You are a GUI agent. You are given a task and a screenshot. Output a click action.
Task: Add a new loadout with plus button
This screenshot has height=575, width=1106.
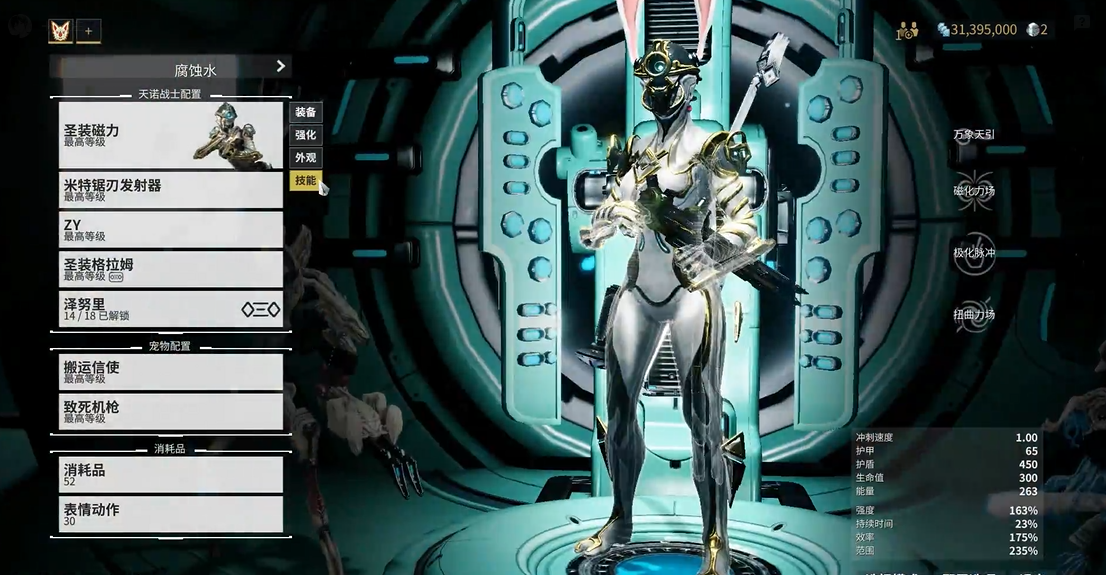(x=88, y=31)
